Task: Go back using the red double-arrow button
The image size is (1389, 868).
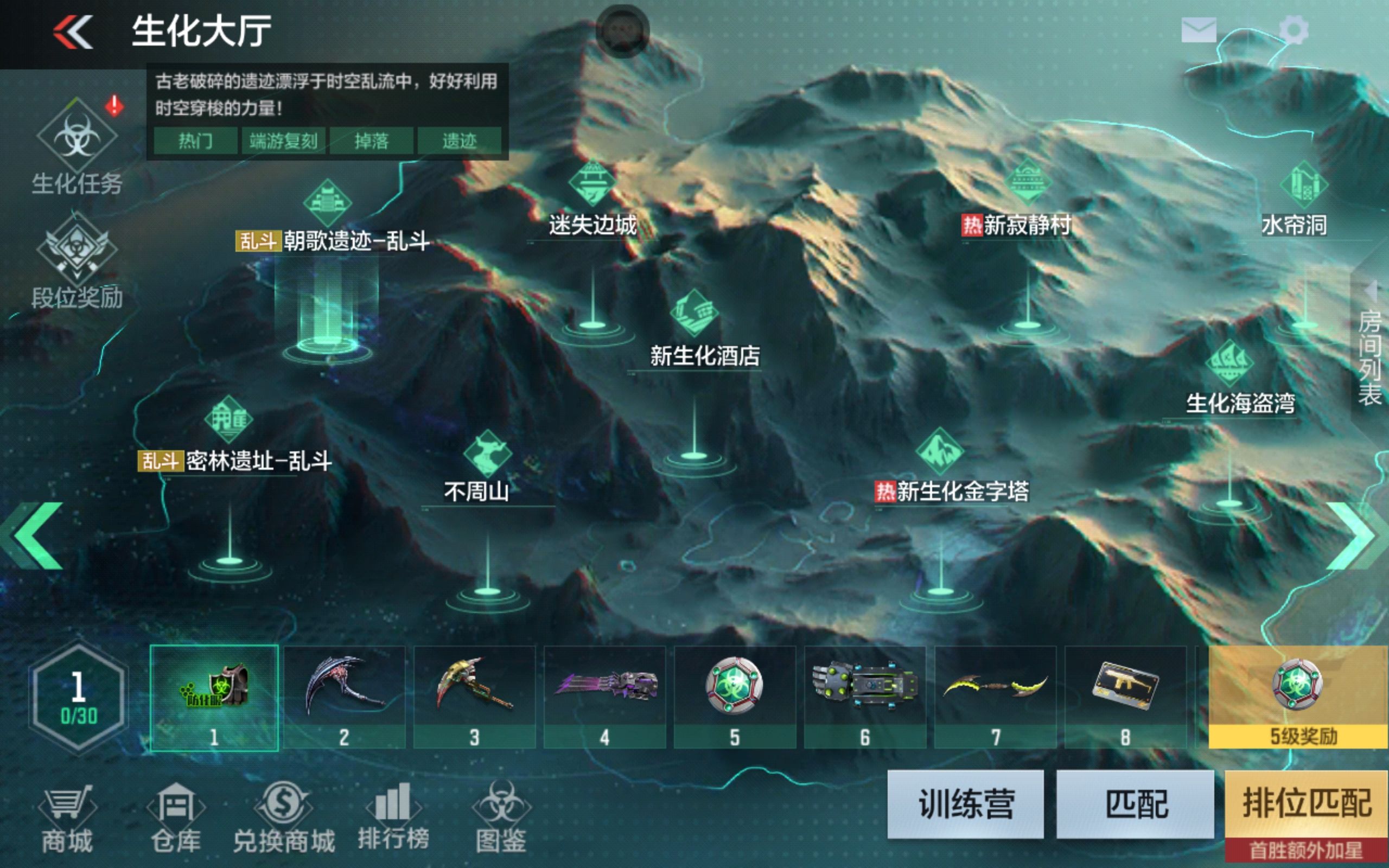Action: [73, 31]
